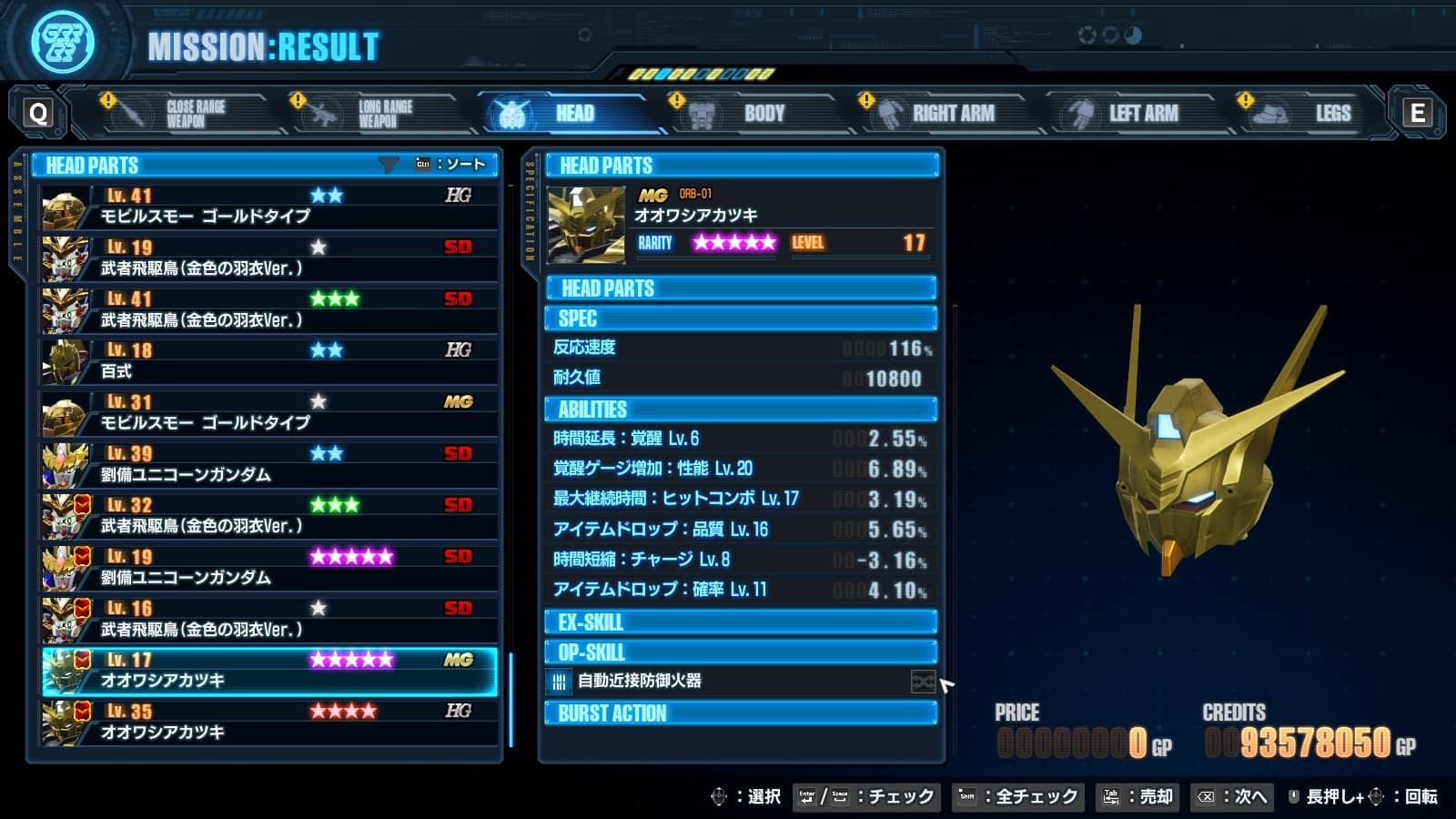Switch to the Body parts tab
The width and height of the screenshot is (1456, 819).
click(755, 114)
